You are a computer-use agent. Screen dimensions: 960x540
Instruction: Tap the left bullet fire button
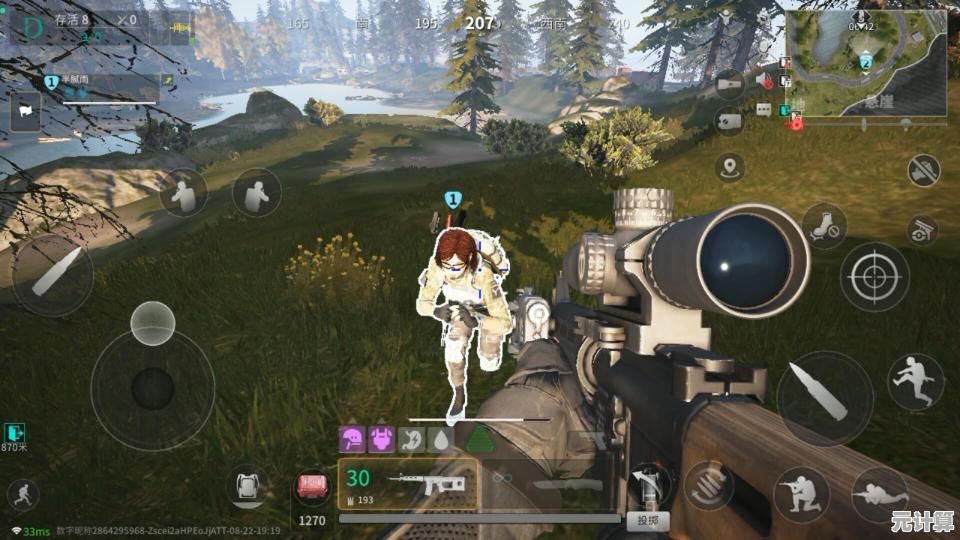click(x=52, y=273)
